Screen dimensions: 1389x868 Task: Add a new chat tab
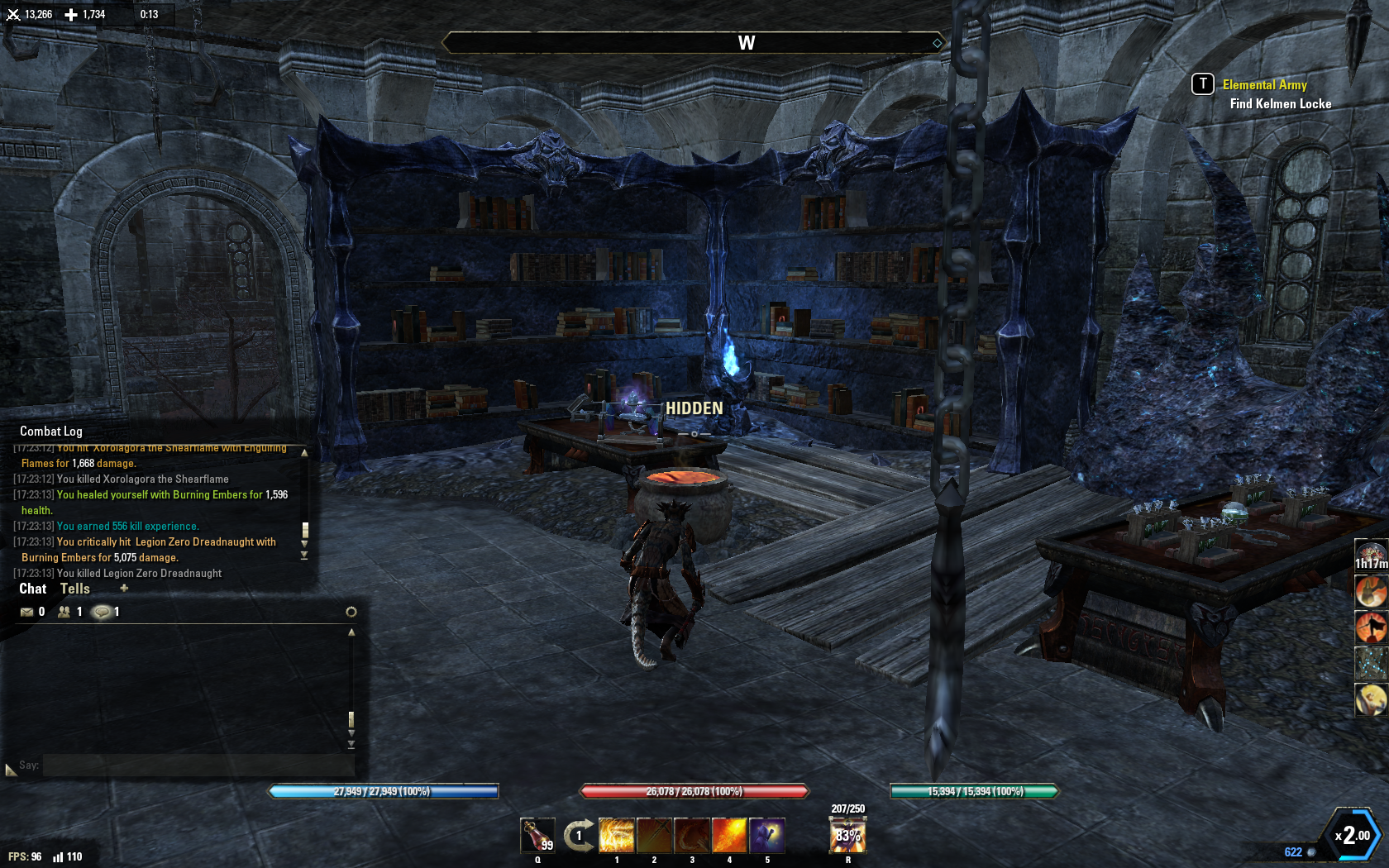pos(124,589)
